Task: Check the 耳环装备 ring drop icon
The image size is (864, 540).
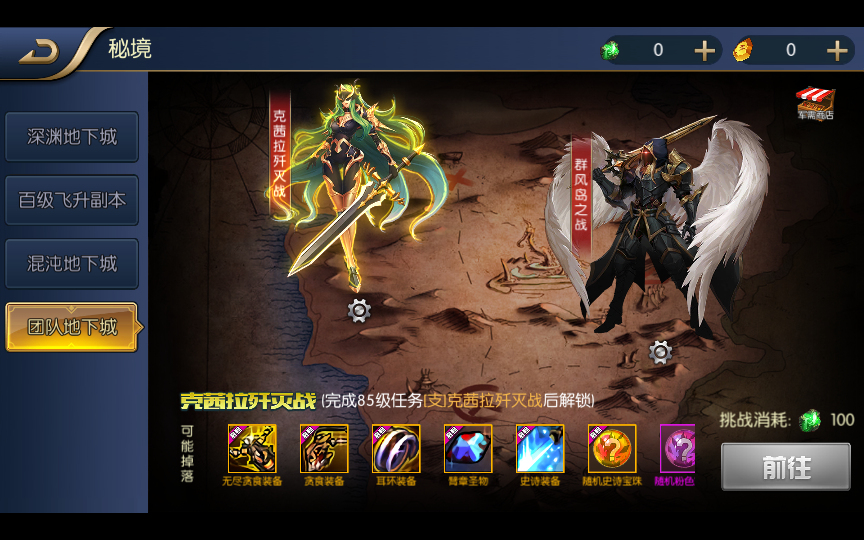Action: pos(396,449)
